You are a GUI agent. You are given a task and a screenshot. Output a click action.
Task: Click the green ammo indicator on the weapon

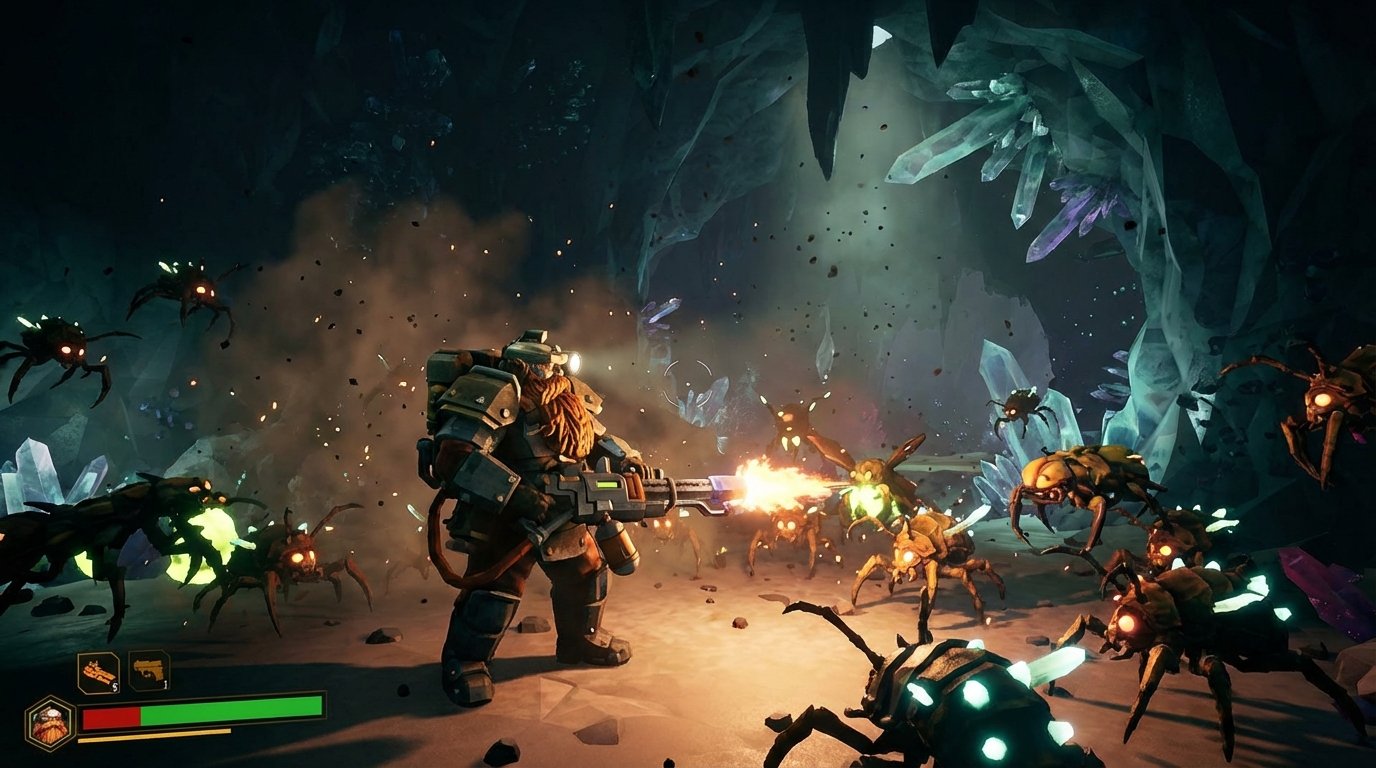605,486
